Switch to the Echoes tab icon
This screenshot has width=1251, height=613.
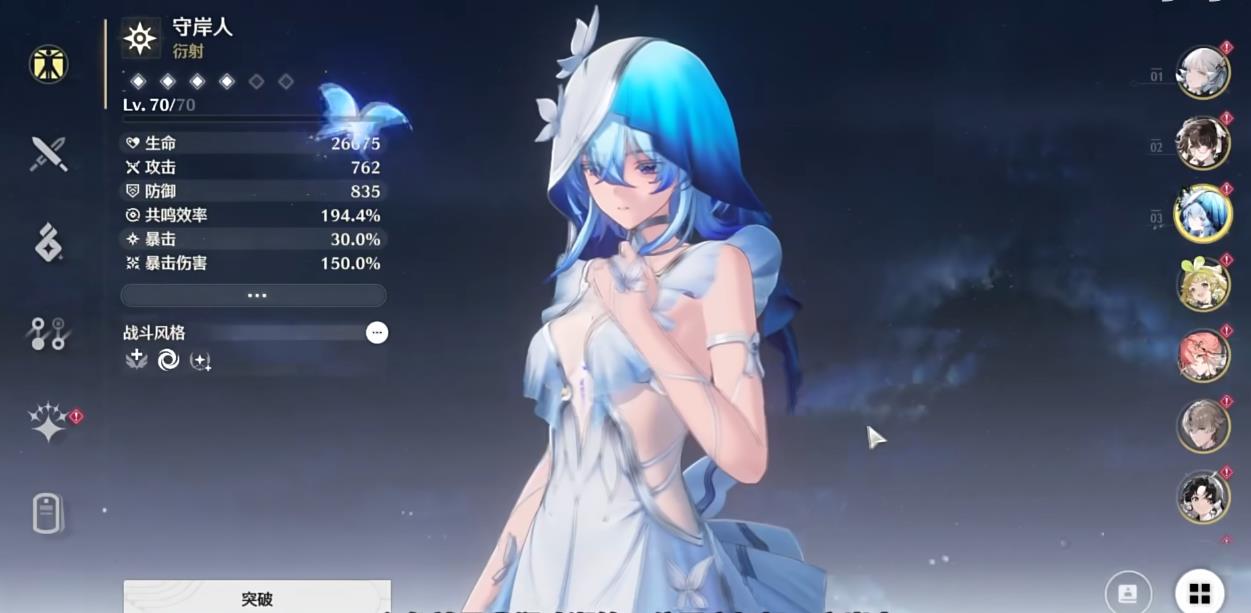click(48, 243)
